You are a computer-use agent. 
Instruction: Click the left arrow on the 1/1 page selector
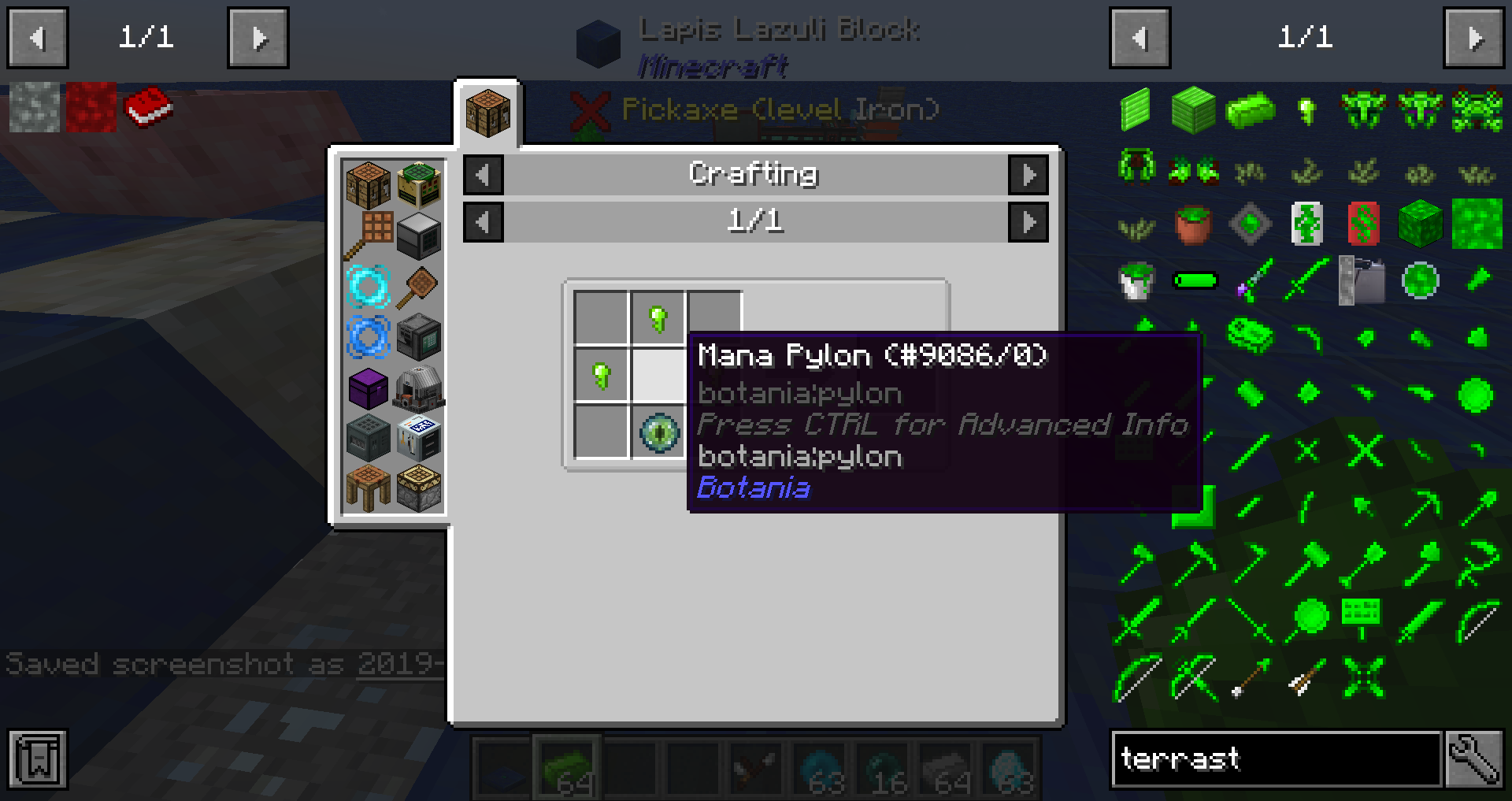coord(483,221)
